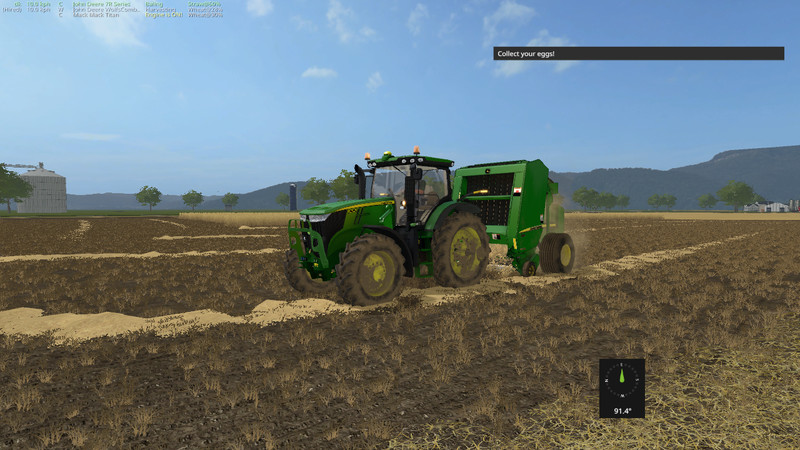Click the compass heading widget
Viewport: 800px width, 450px height.
click(621, 387)
